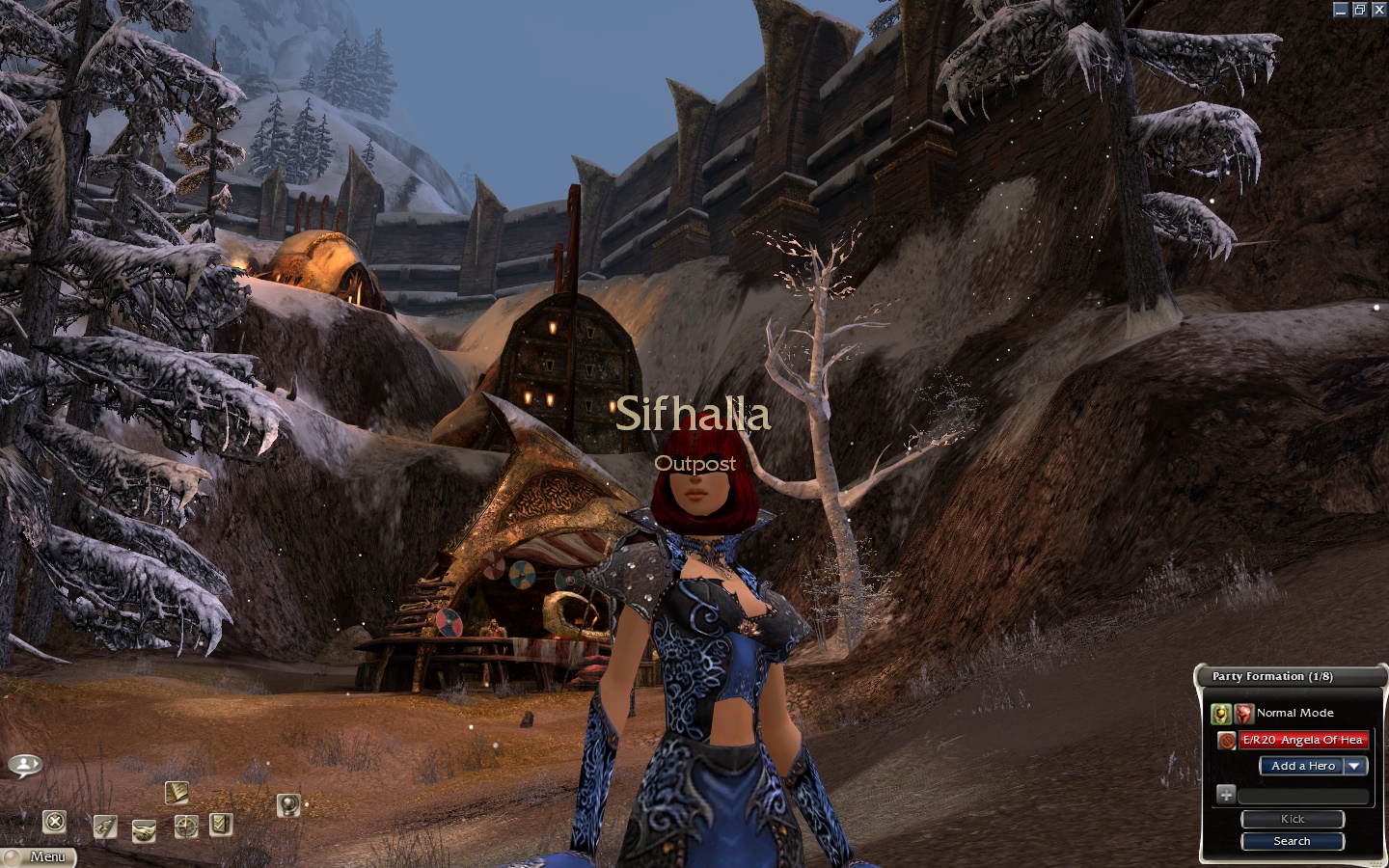Close the game window
Image resolution: width=1389 pixels, height=868 pixels.
tap(1376, 10)
